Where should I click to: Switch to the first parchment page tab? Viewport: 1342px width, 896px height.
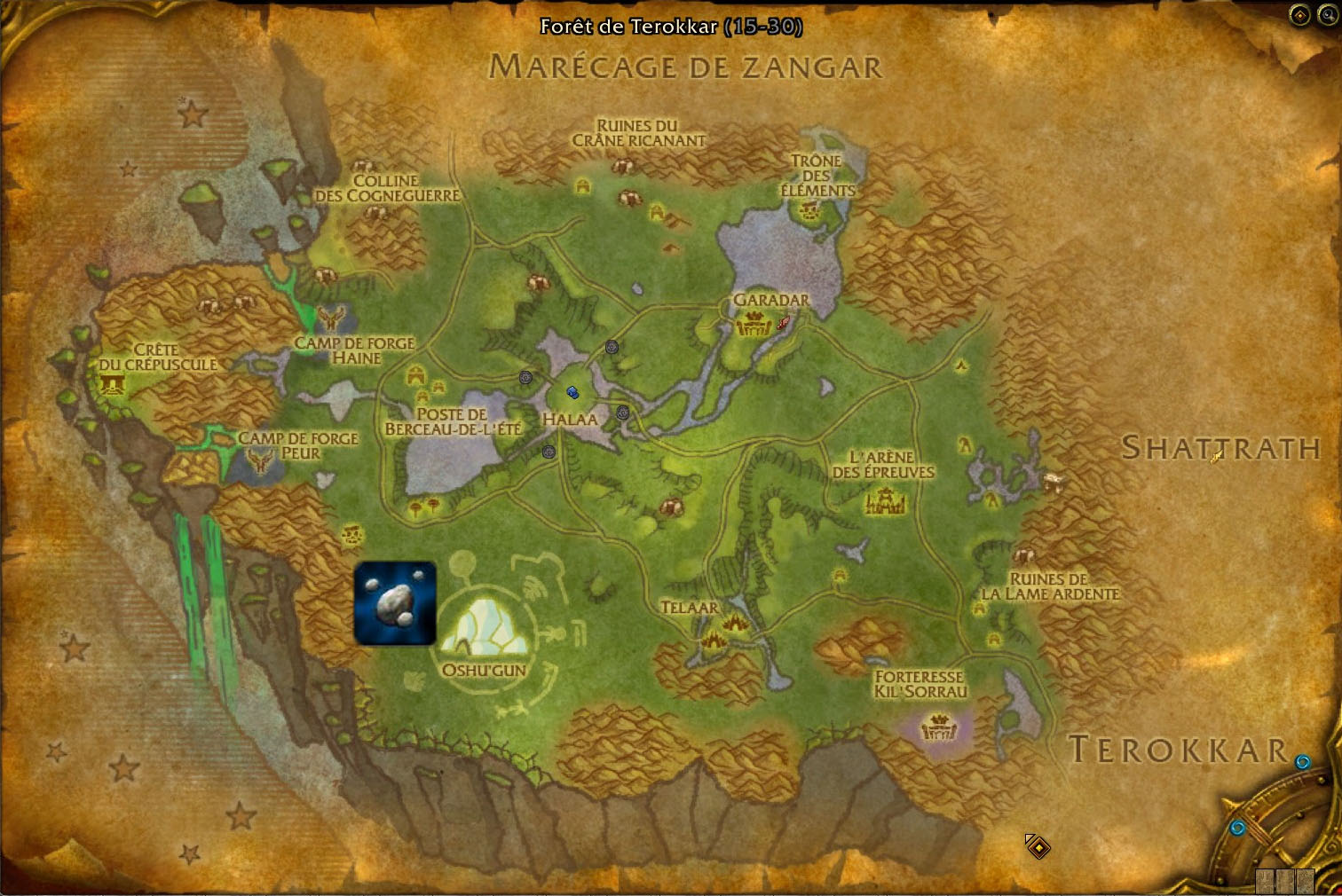(x=1265, y=881)
